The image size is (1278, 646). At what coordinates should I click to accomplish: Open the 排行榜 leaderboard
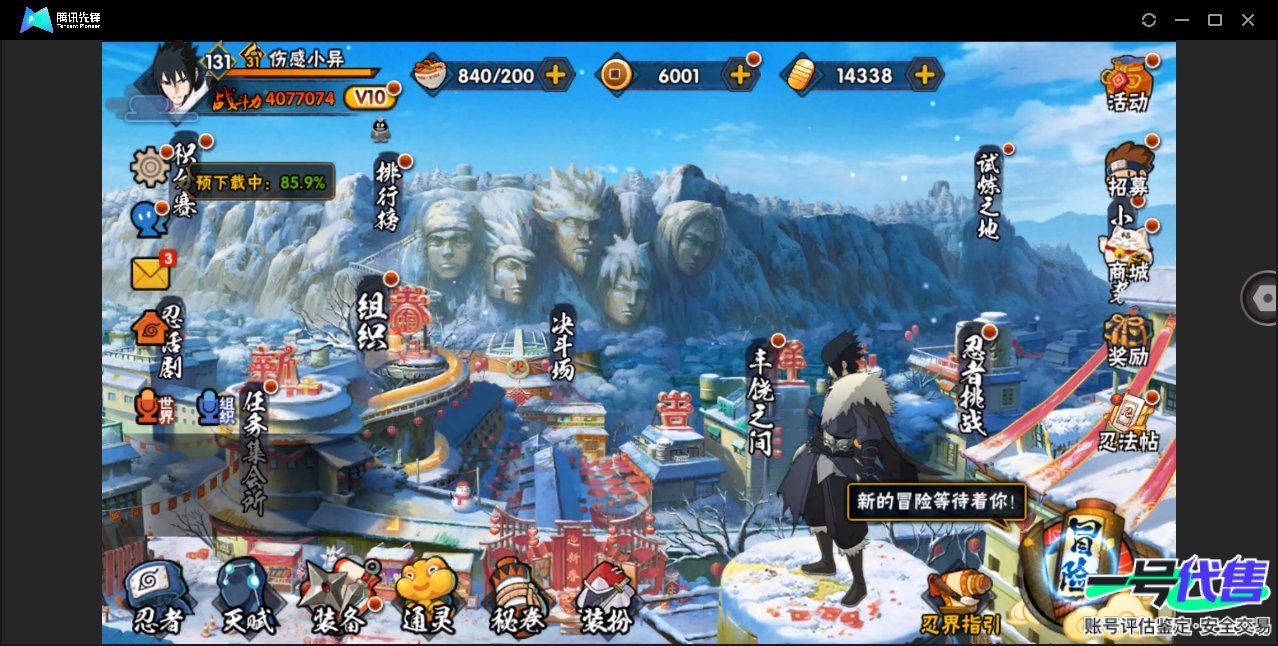387,195
